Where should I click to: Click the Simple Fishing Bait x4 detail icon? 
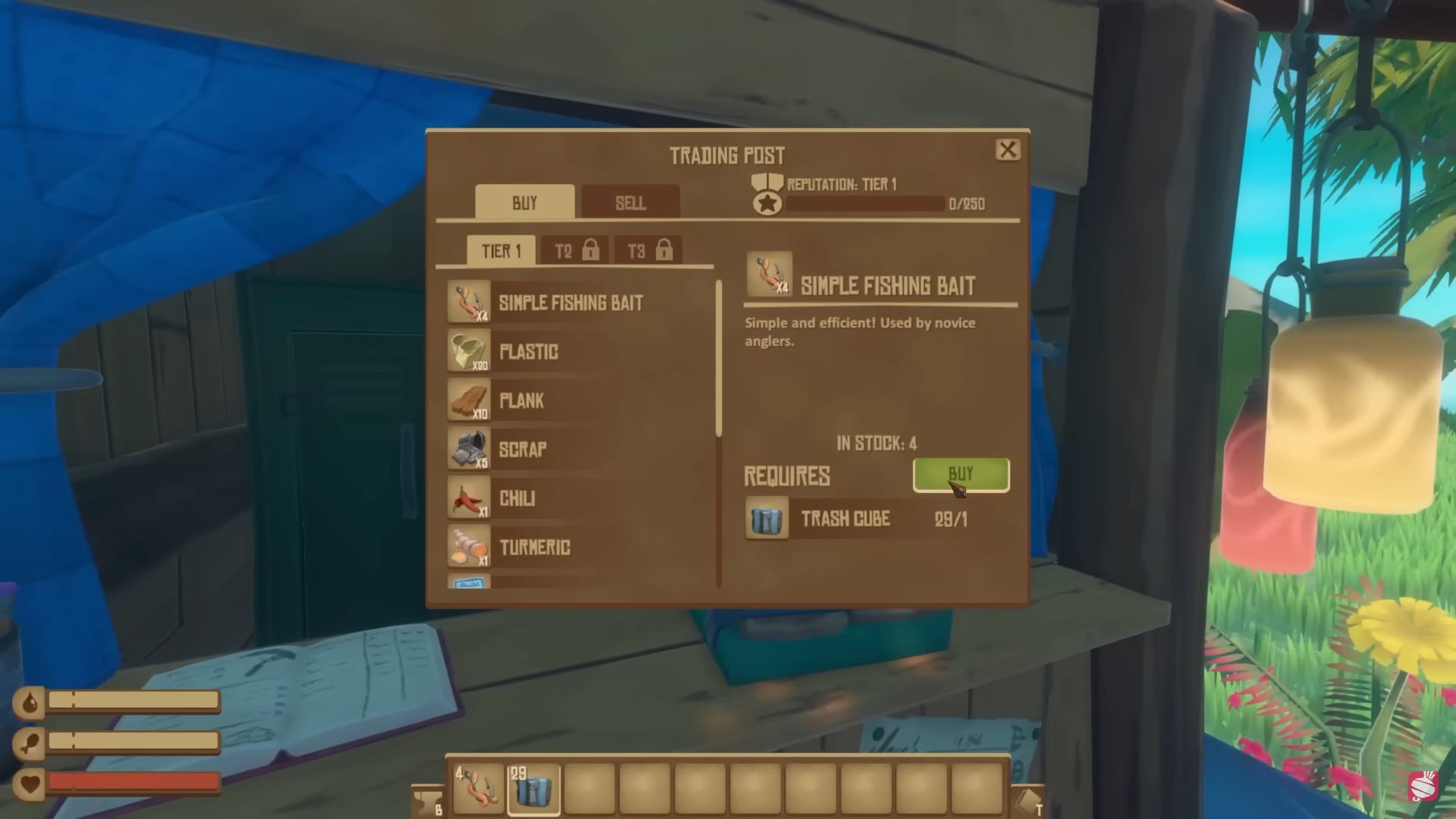770,275
